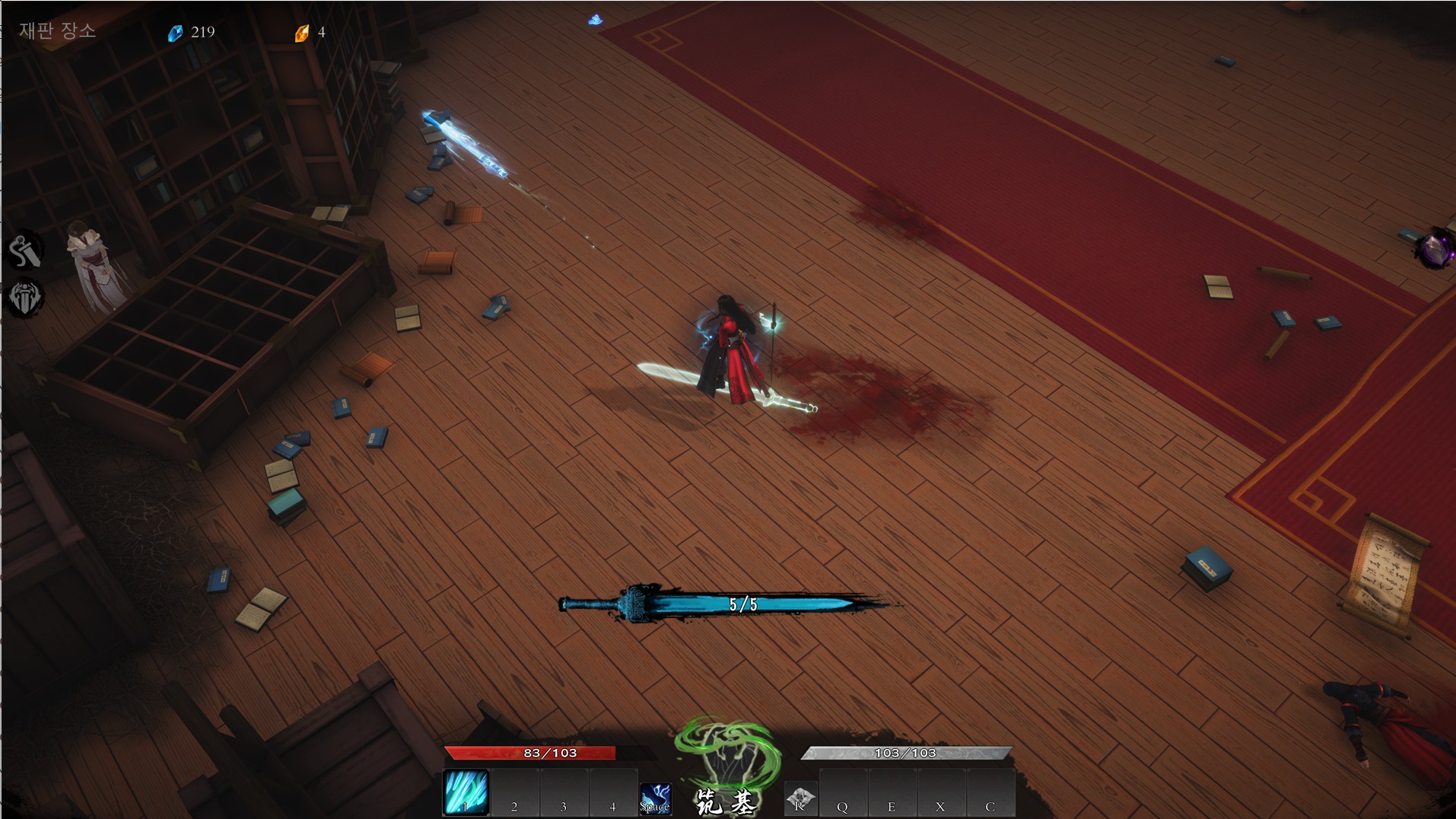Open the sword and hook icon
Screen dimensions: 1456x819
click(25, 251)
